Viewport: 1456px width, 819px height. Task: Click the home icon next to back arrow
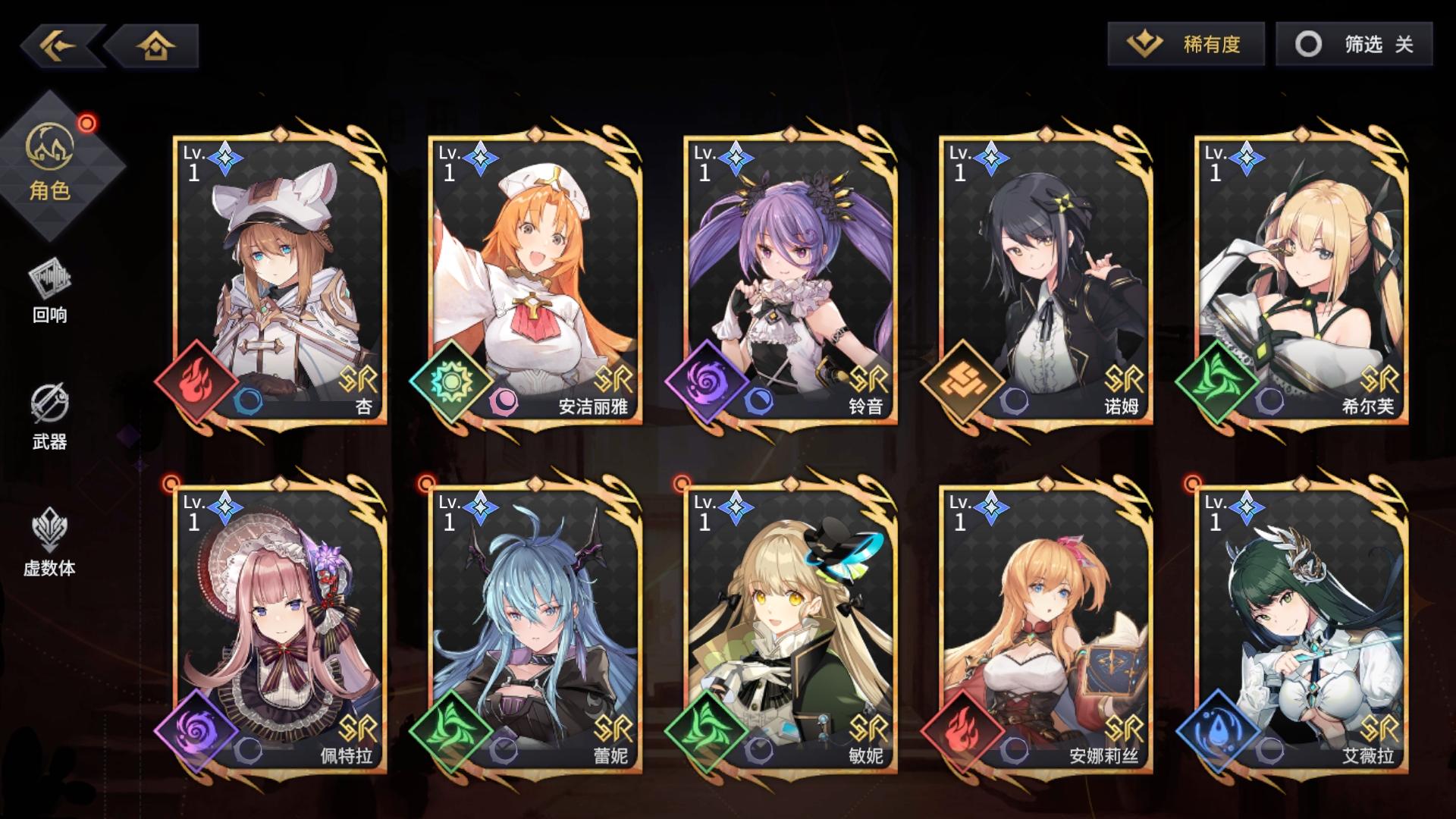(154, 45)
